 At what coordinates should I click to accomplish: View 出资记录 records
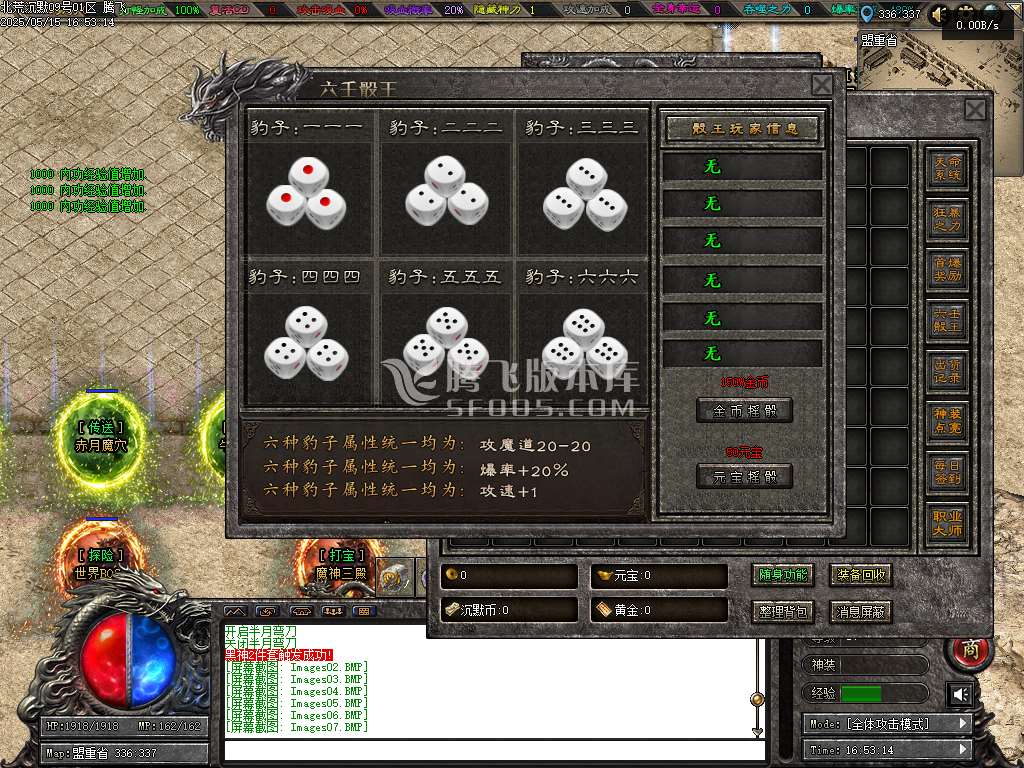pos(947,372)
